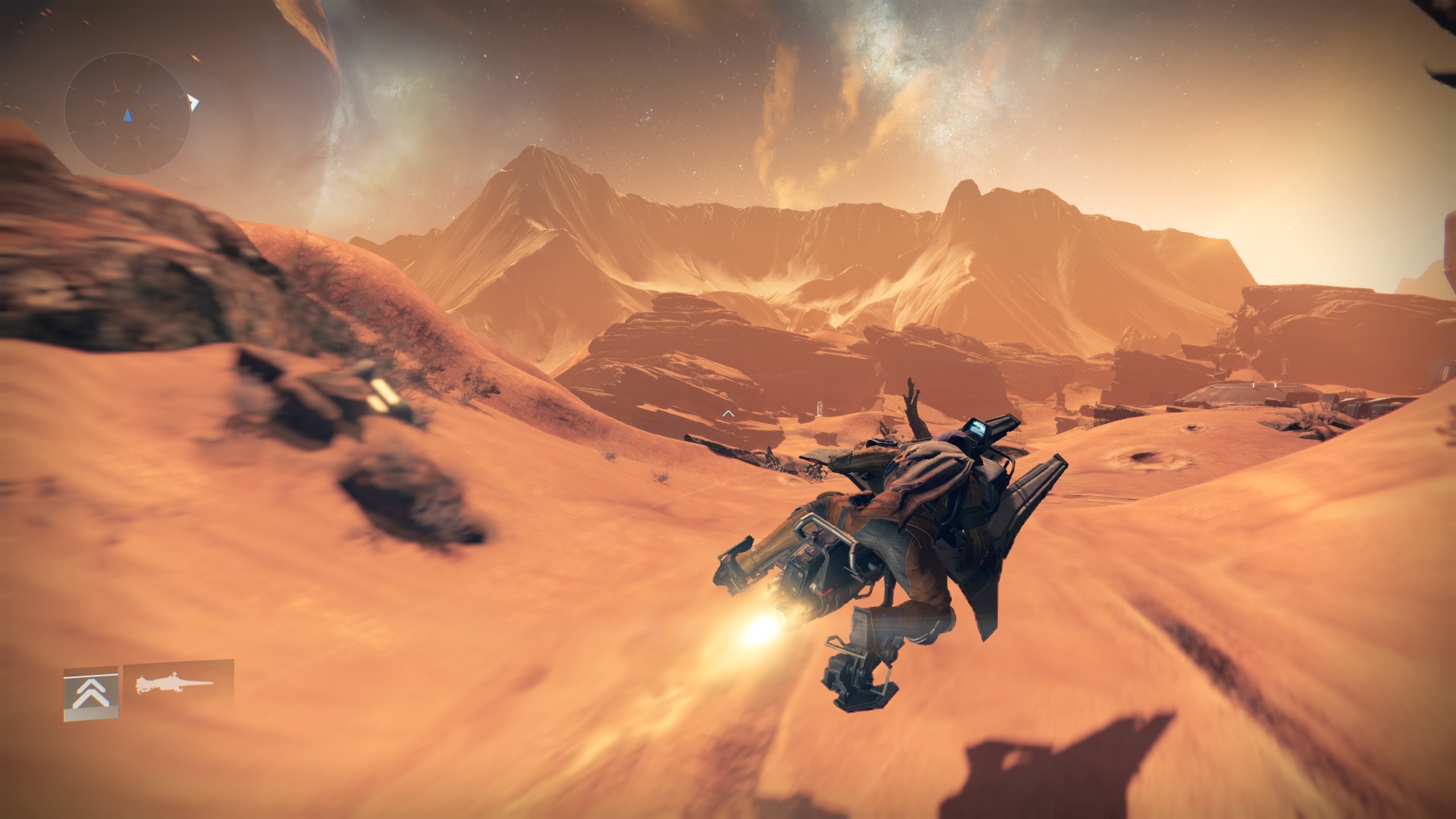Click the white objective marker on radar edge
1456x819 pixels.
194,102
